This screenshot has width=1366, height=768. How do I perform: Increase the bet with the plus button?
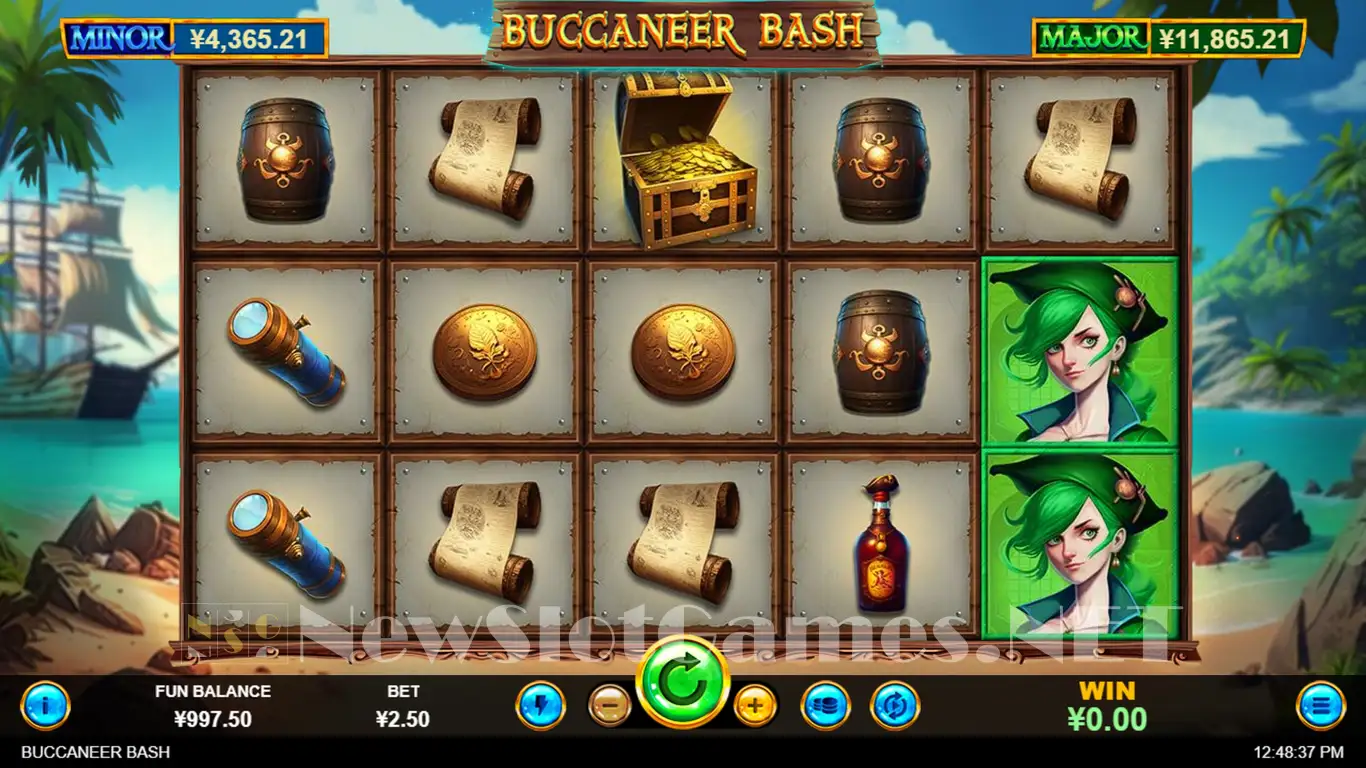click(x=755, y=706)
